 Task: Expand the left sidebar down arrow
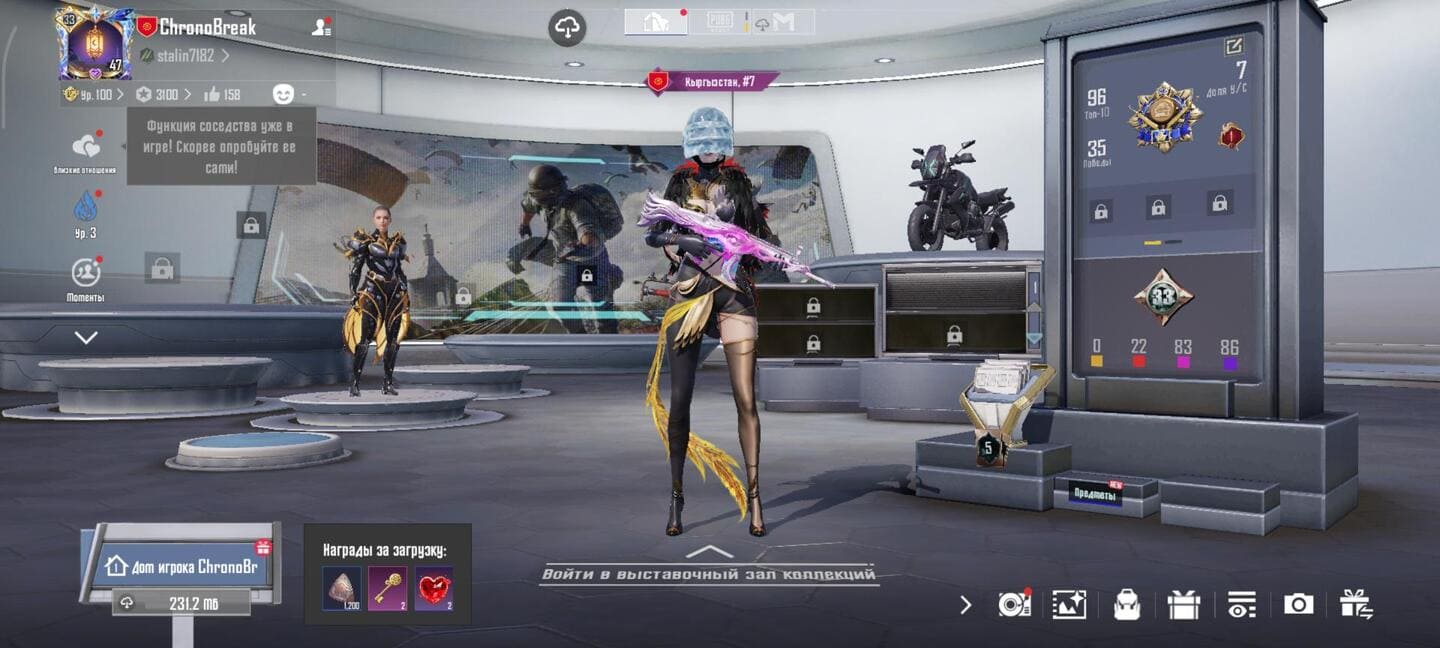tap(86, 338)
